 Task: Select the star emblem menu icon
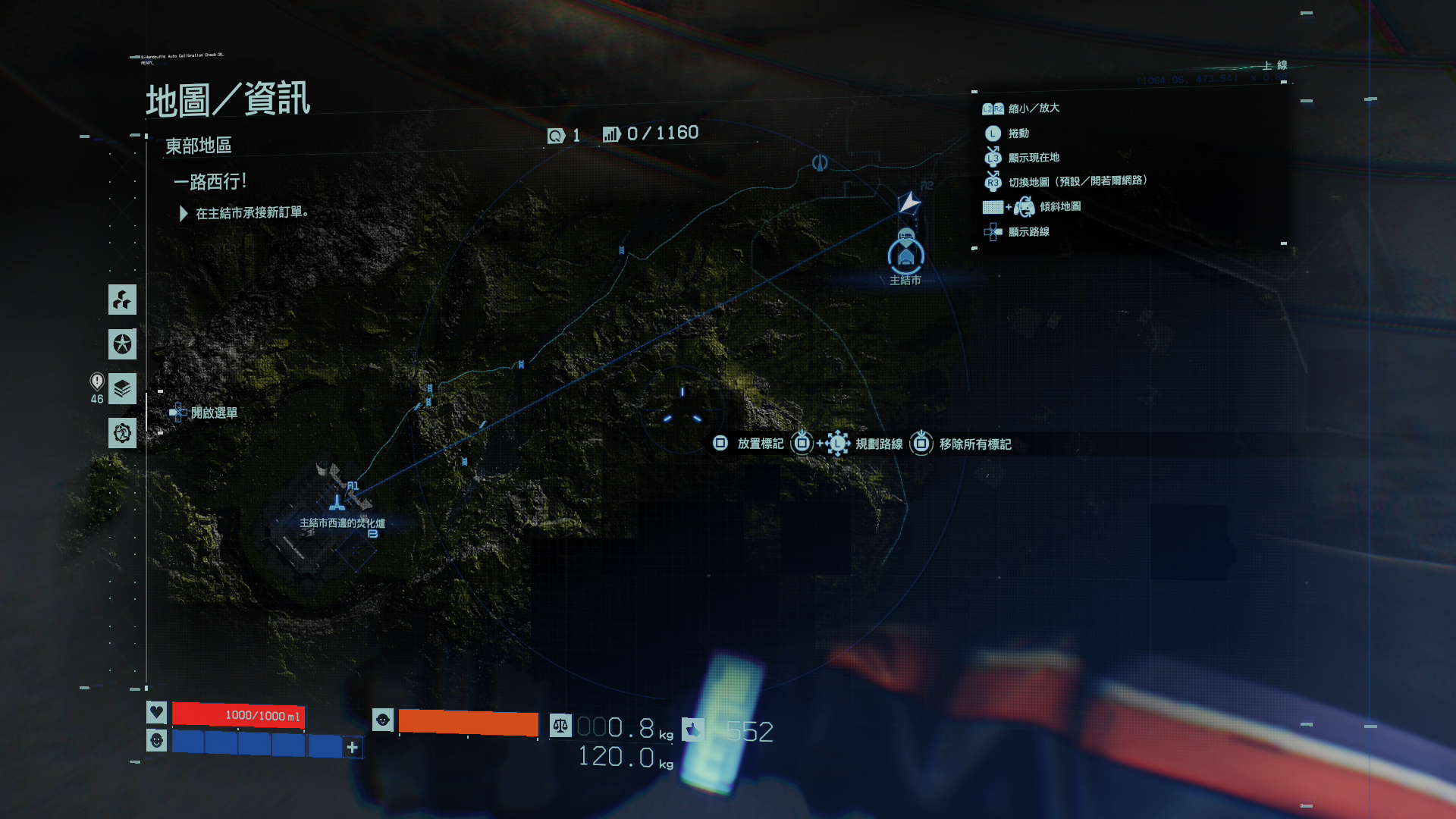[x=122, y=344]
